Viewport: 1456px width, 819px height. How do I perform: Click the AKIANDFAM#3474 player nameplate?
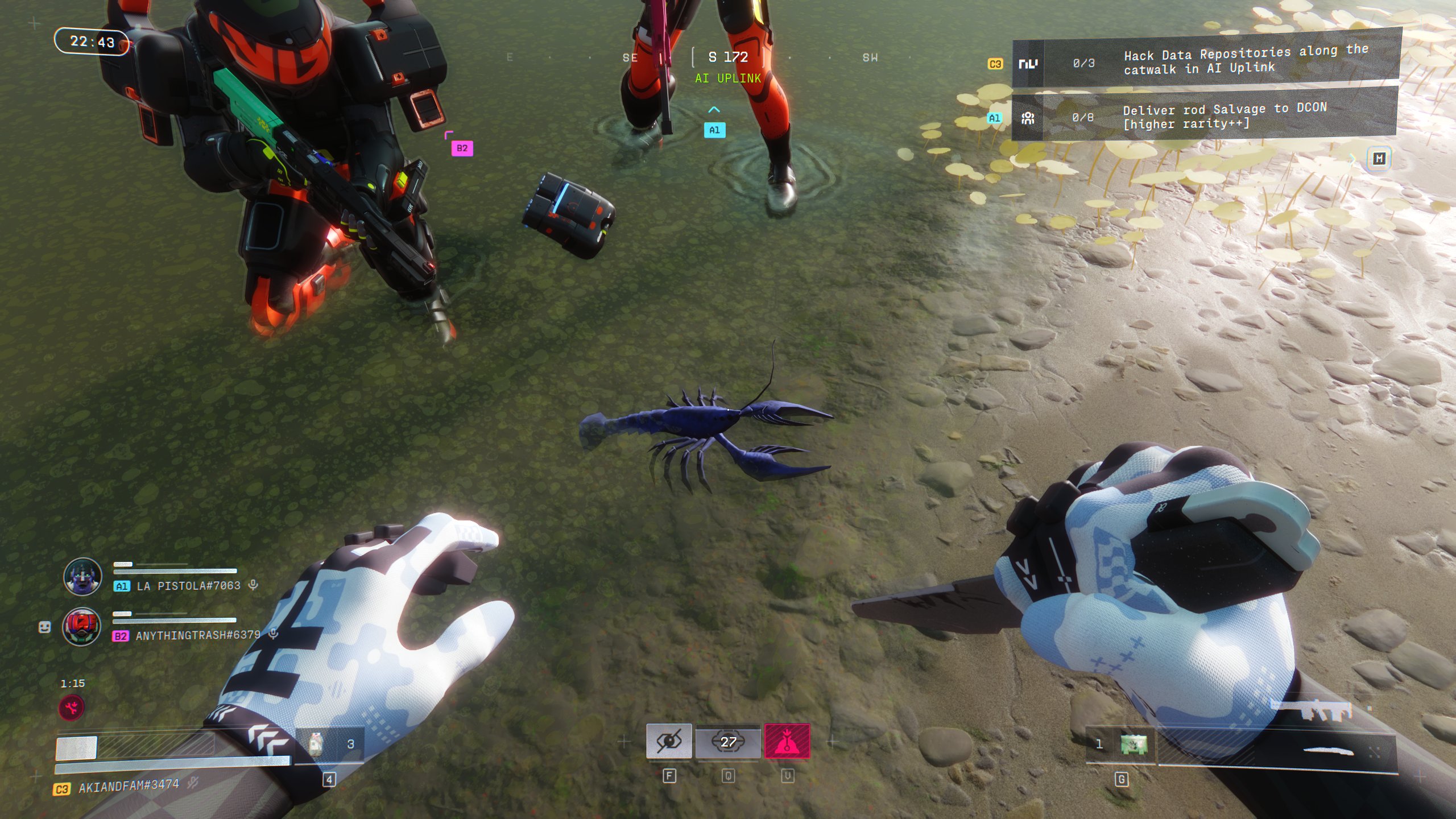coord(129,786)
